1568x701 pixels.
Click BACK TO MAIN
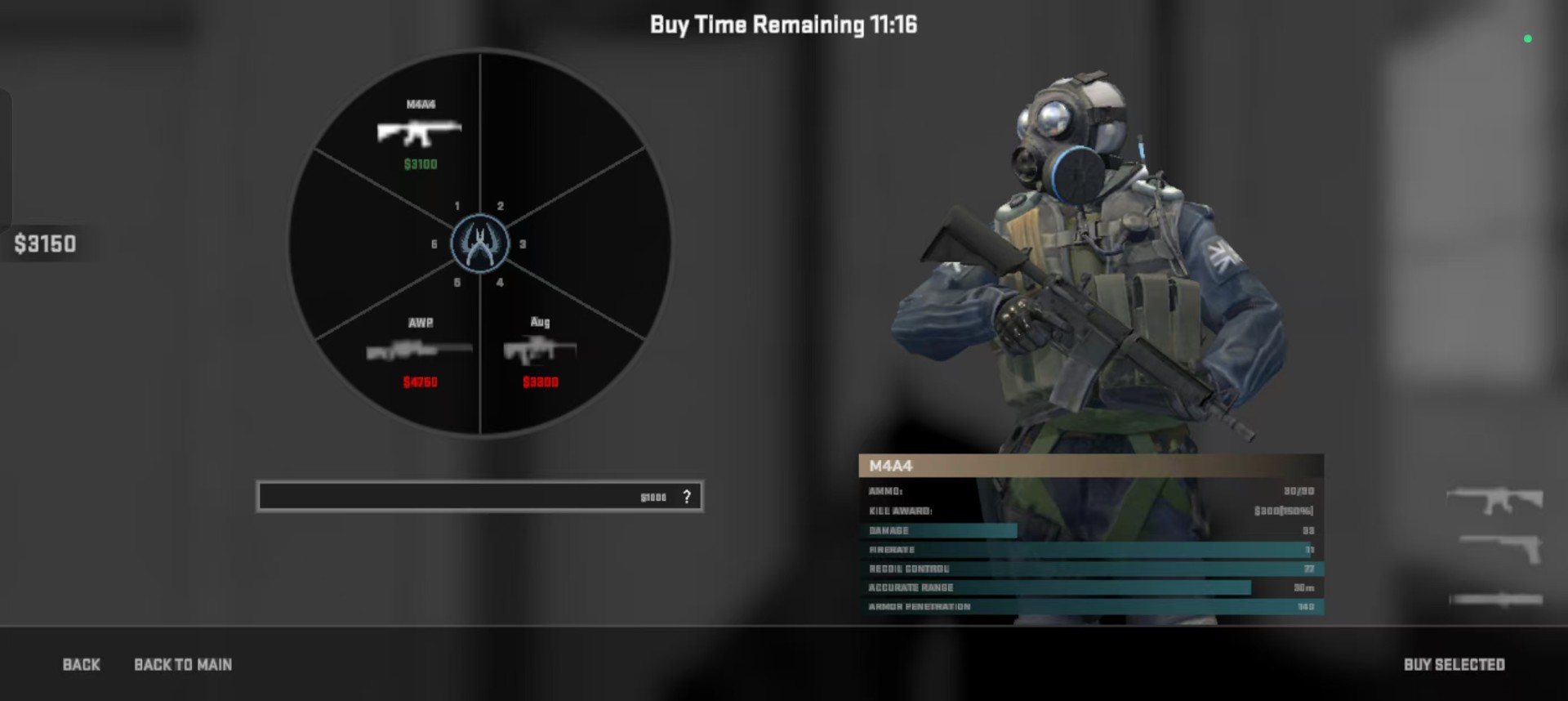pyautogui.click(x=183, y=664)
